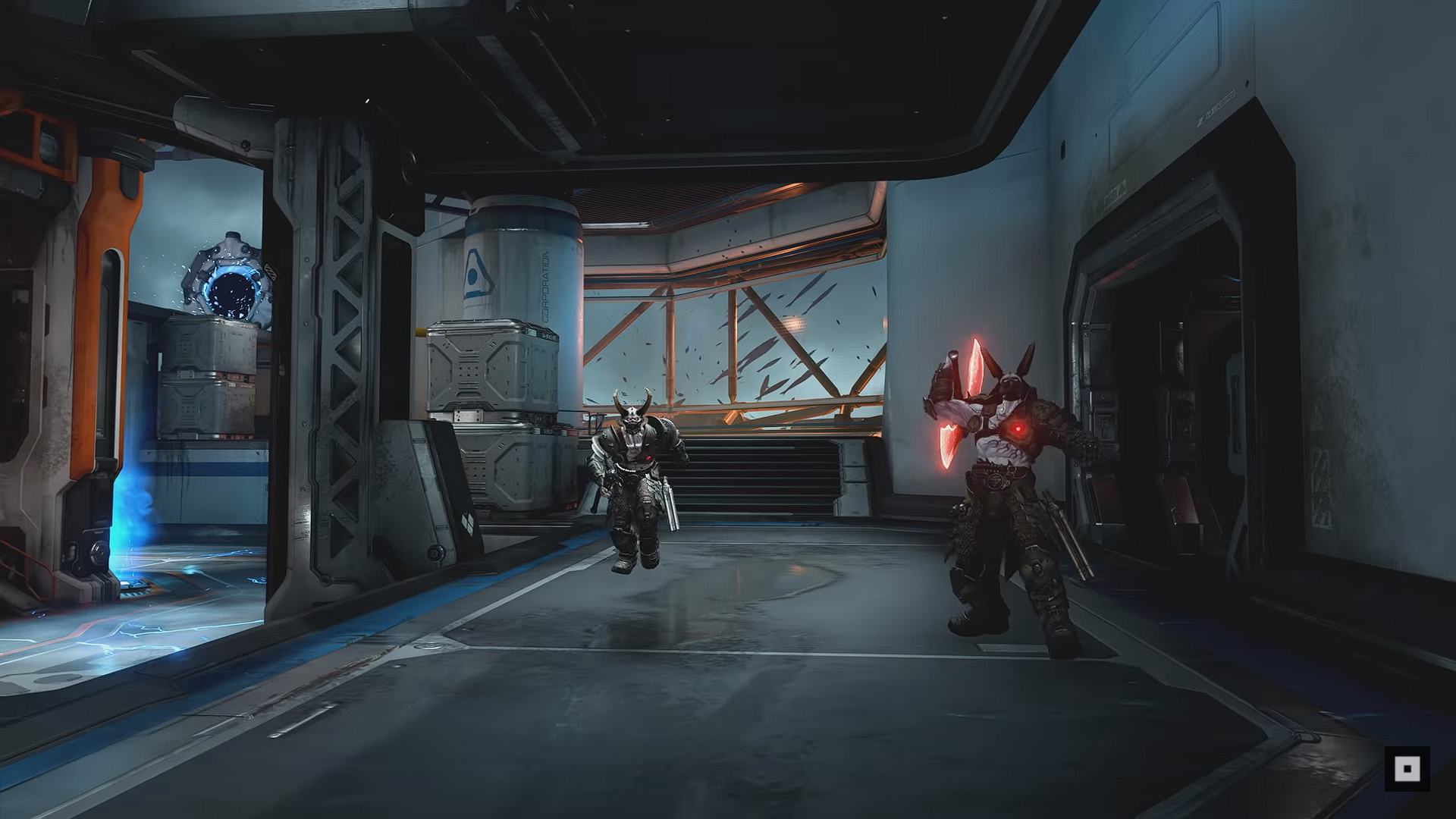Click the square channel watermark icon
Image resolution: width=1456 pixels, height=819 pixels.
click(1407, 769)
